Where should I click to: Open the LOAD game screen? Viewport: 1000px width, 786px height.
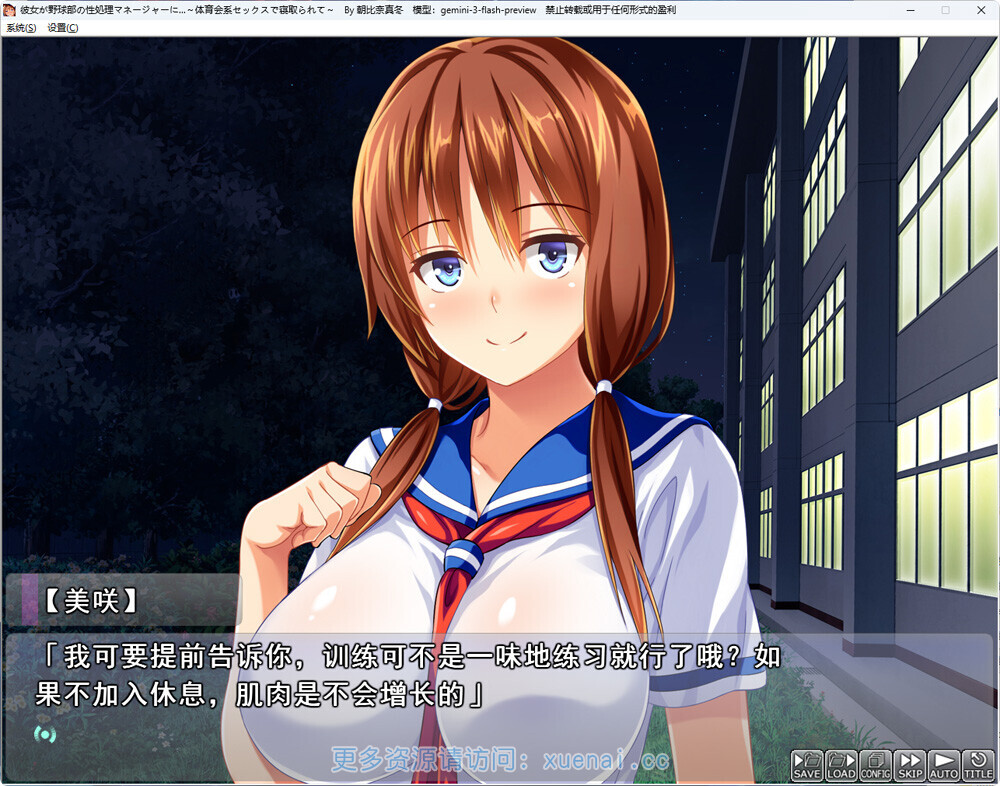pos(841,765)
